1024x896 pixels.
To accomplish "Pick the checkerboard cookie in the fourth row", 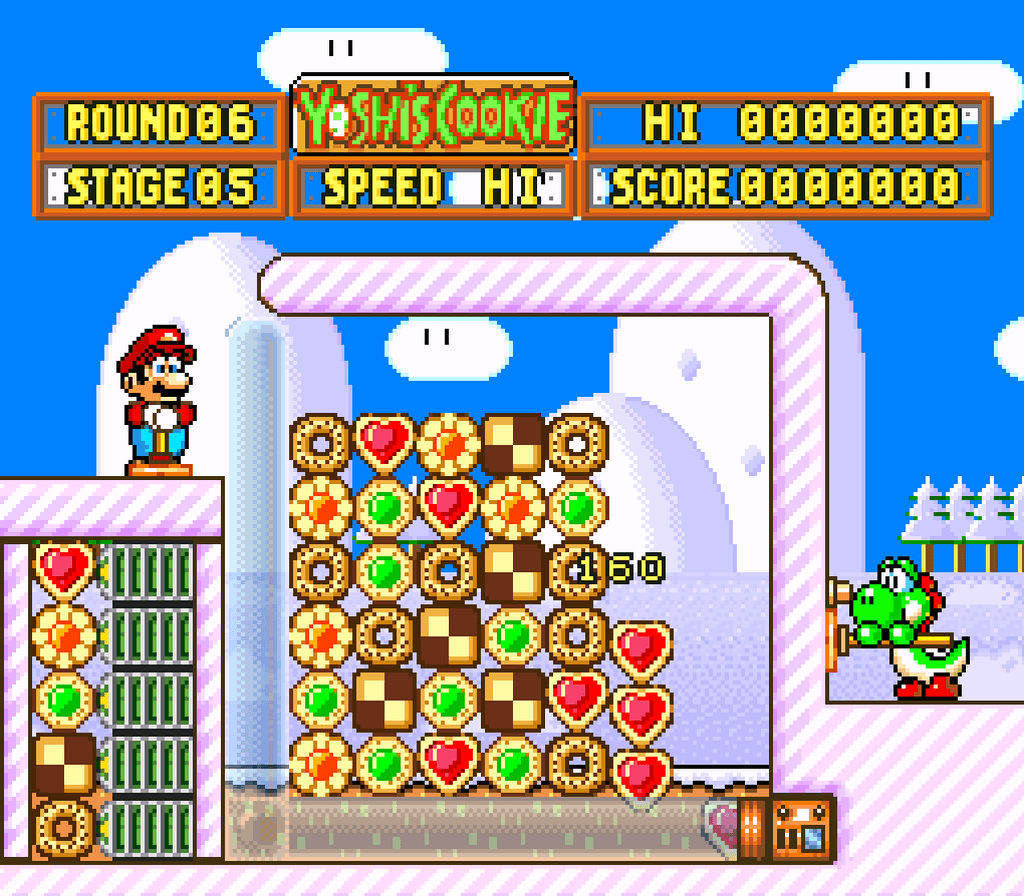I will click(x=449, y=634).
